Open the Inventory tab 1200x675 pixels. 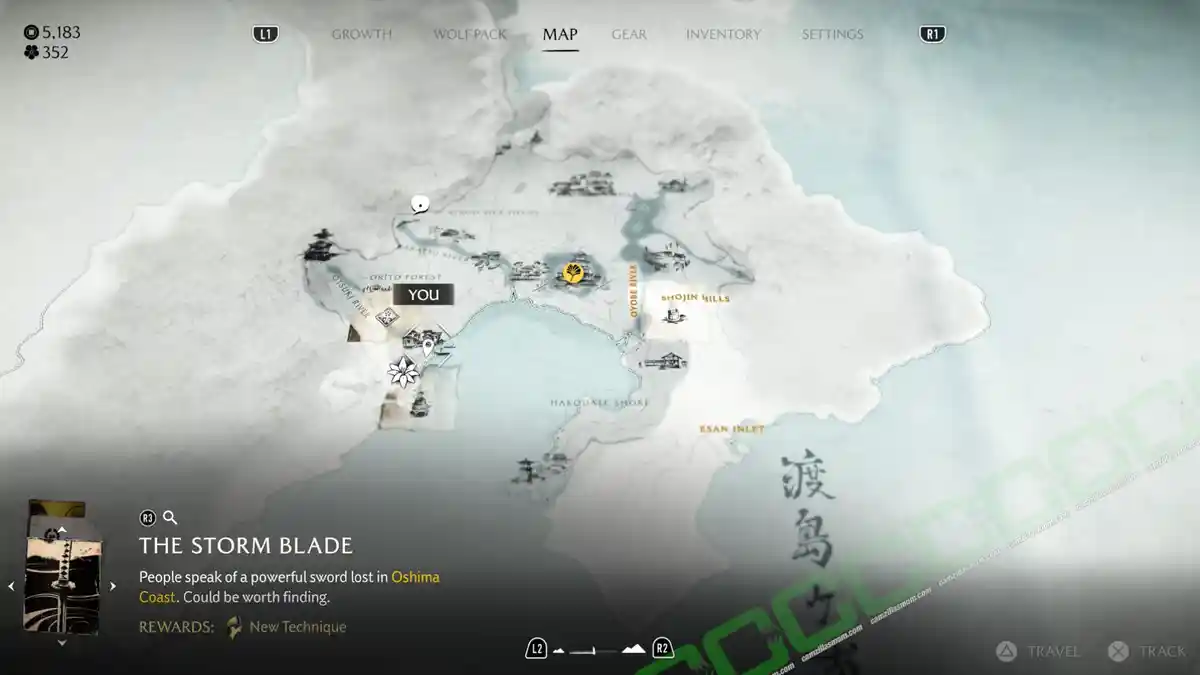click(724, 34)
